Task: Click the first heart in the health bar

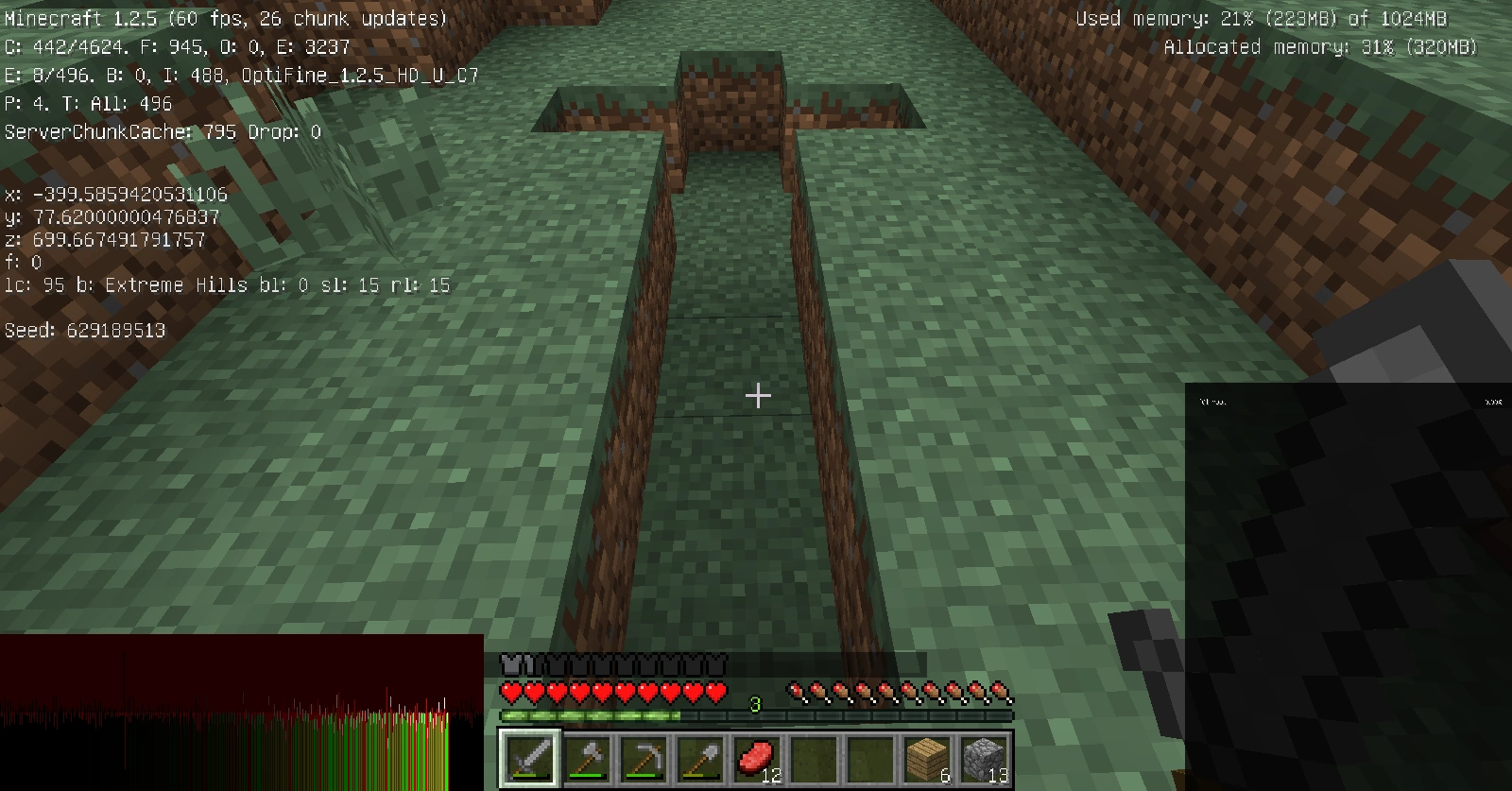Action: click(x=508, y=693)
